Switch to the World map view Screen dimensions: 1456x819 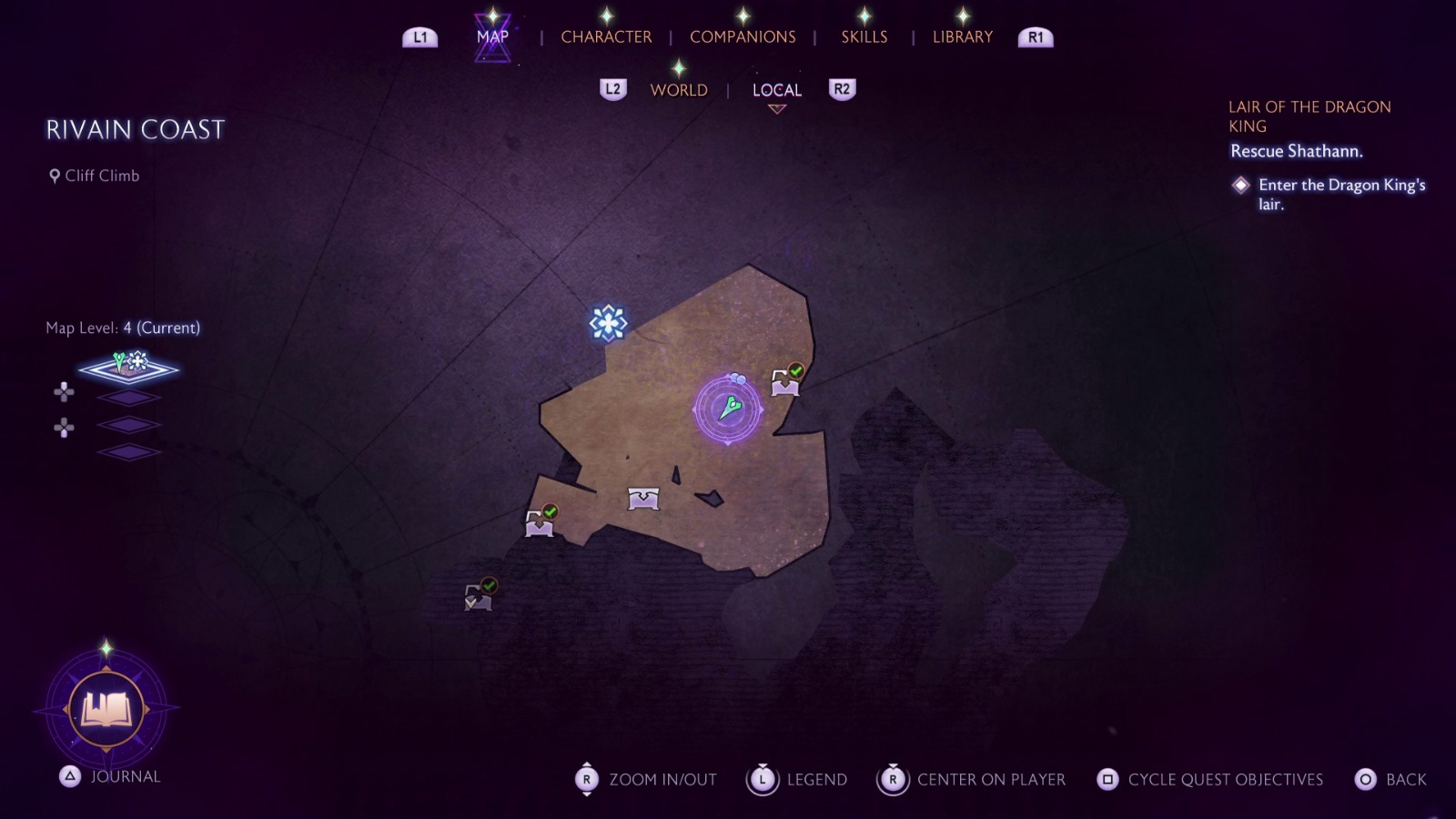(x=679, y=90)
